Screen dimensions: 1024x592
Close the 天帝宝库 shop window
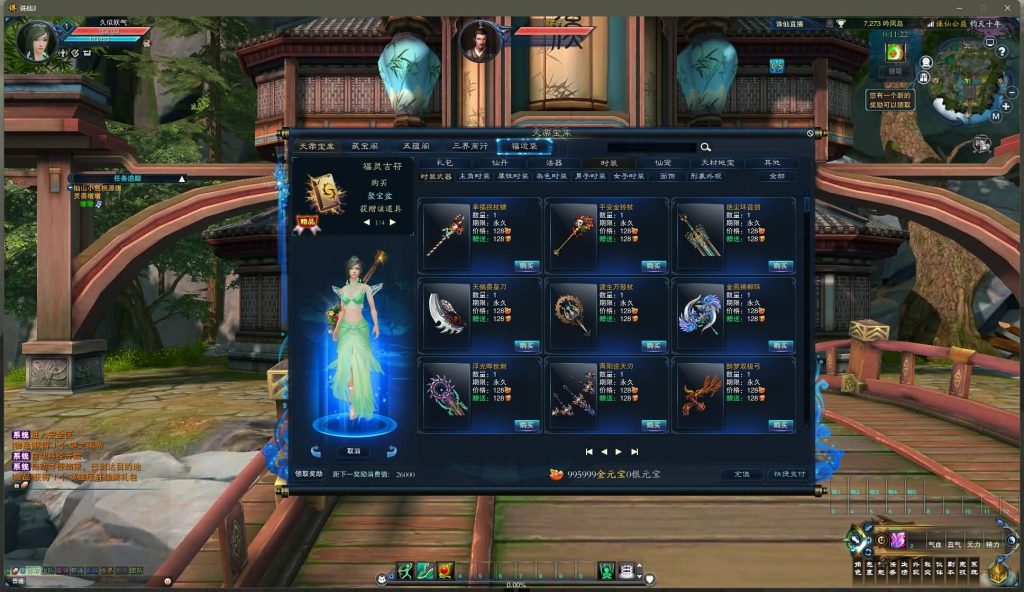click(811, 132)
